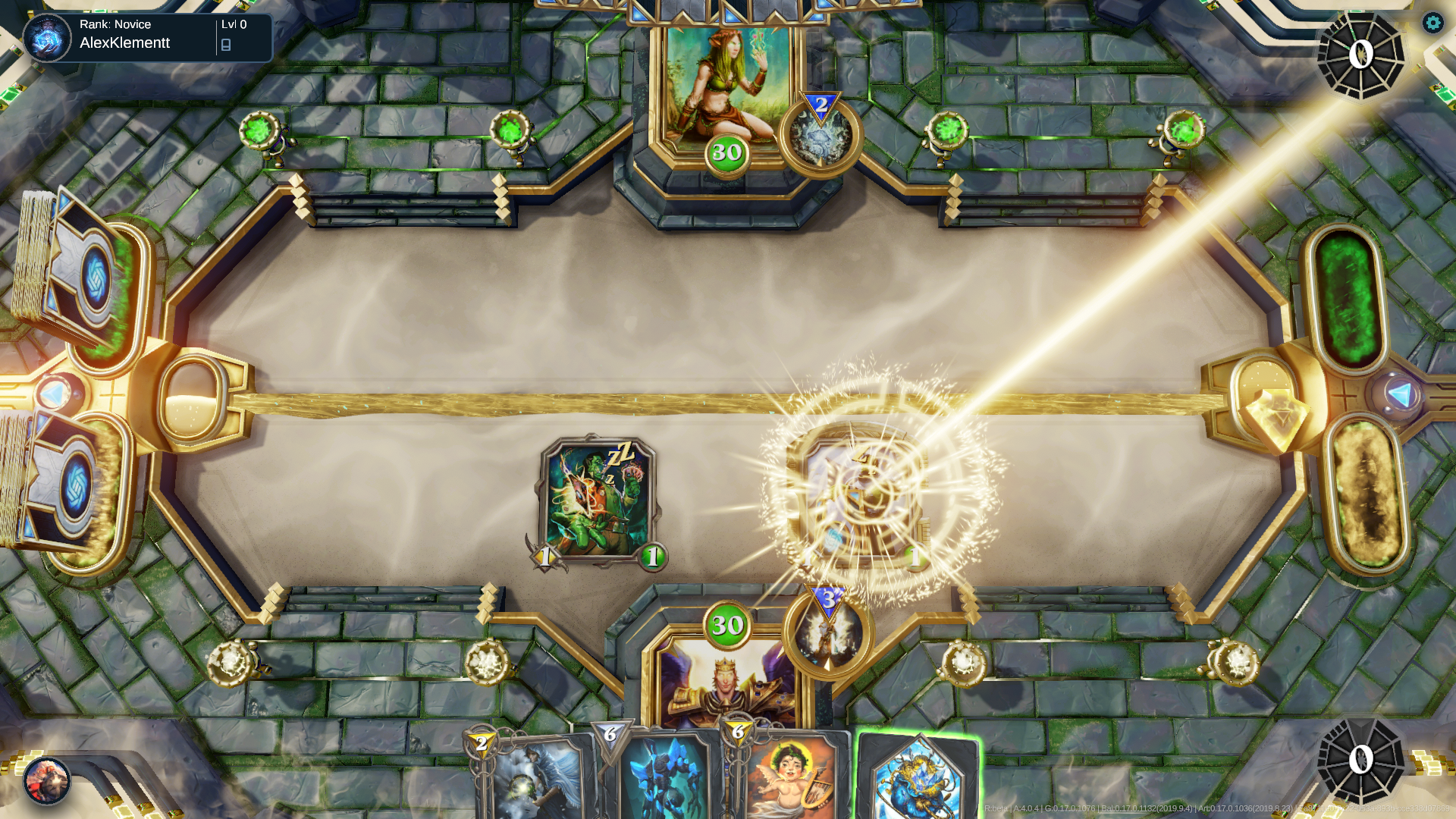Select the Lvl 0 indicator in the top bar
This screenshot has height=819, width=1456.
point(231,24)
